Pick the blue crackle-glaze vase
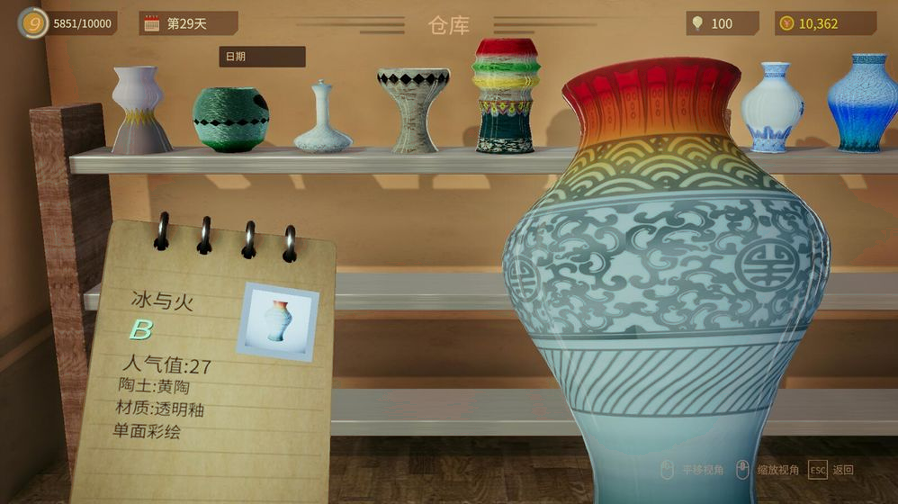Viewport: 898px width, 504px height. tap(862, 103)
